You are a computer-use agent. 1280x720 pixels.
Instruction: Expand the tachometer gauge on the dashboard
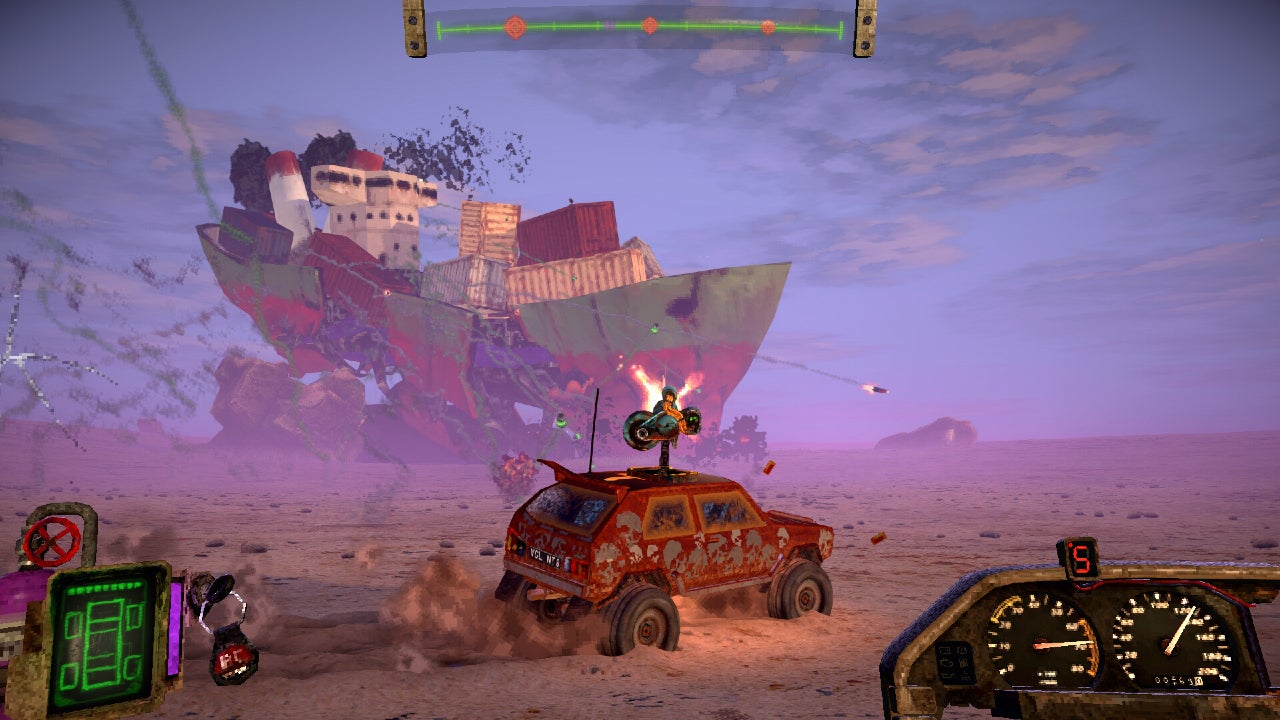[1046, 643]
